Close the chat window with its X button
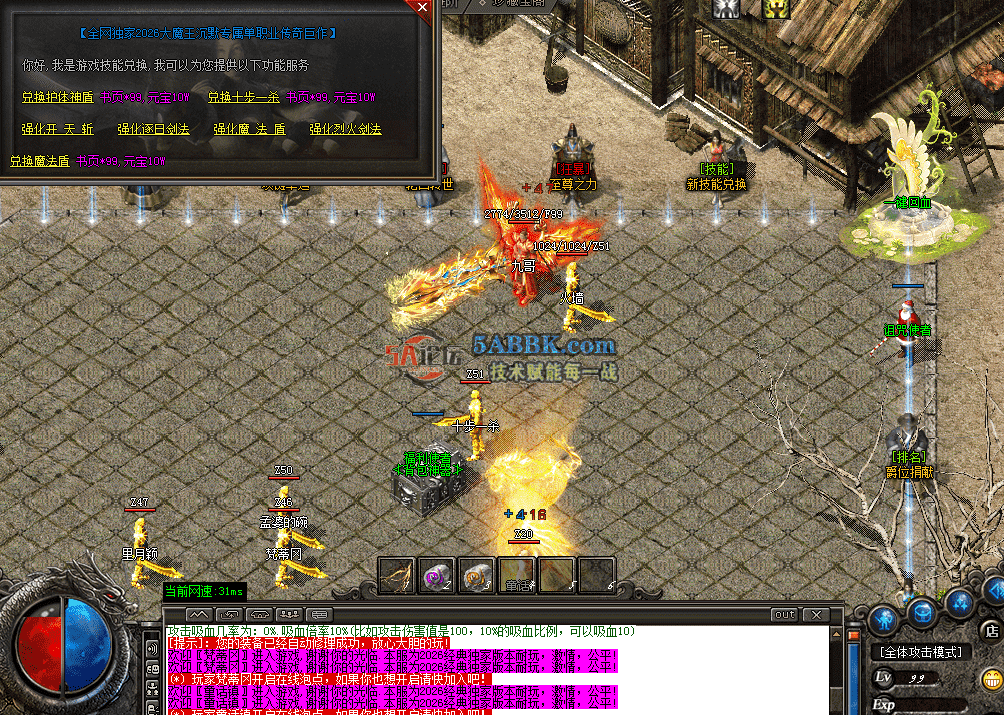 point(816,614)
